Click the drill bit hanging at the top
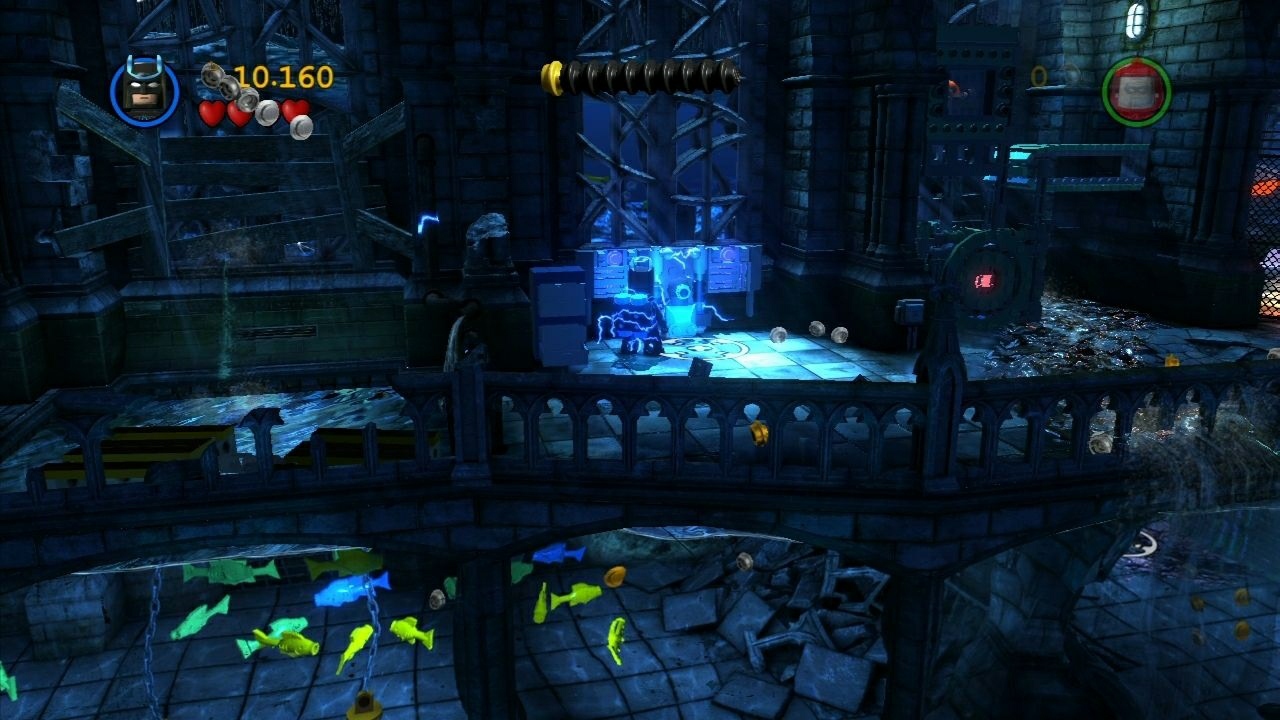The width and height of the screenshot is (1280, 720). (x=640, y=75)
